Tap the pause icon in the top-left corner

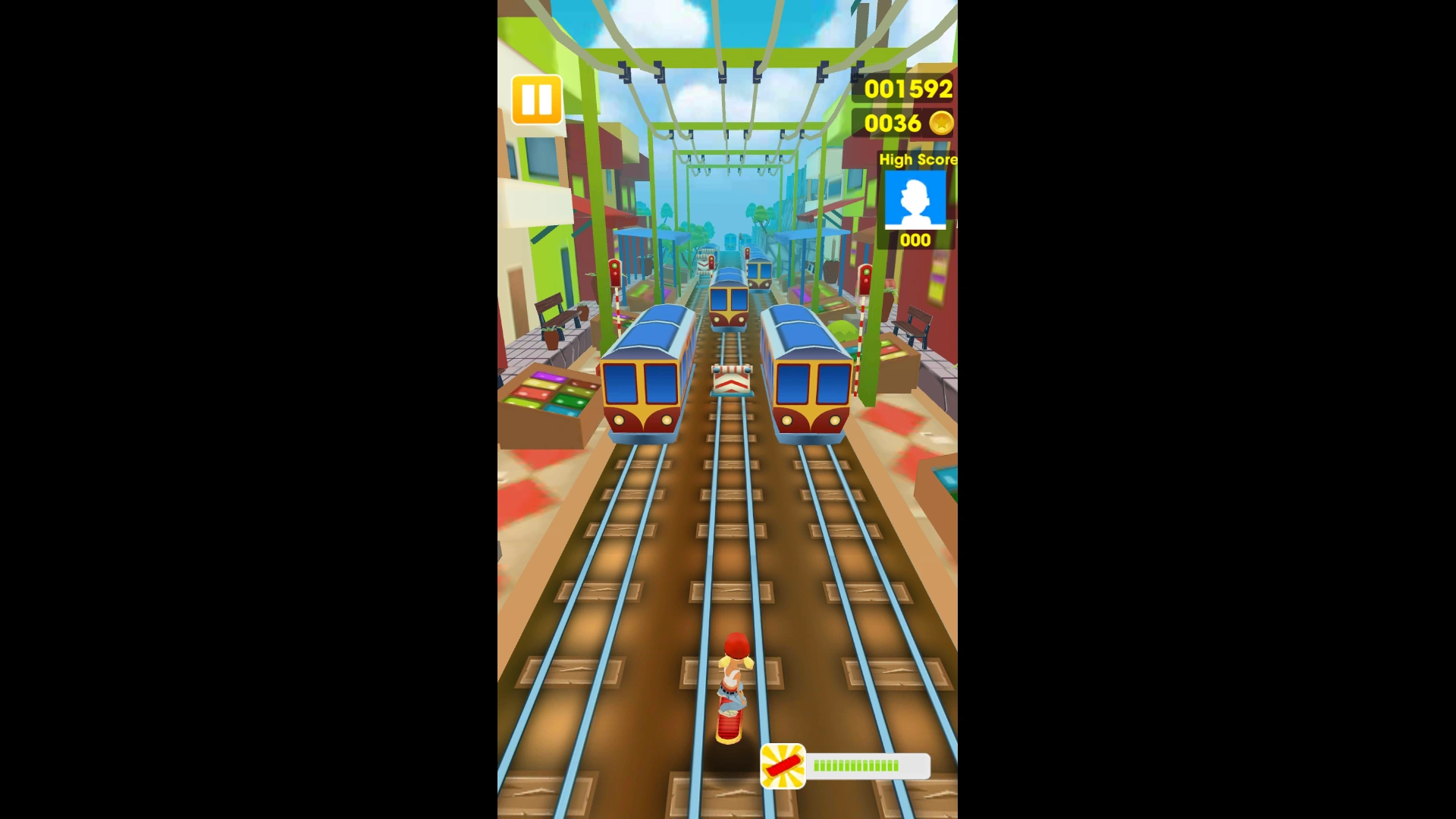[x=536, y=99]
